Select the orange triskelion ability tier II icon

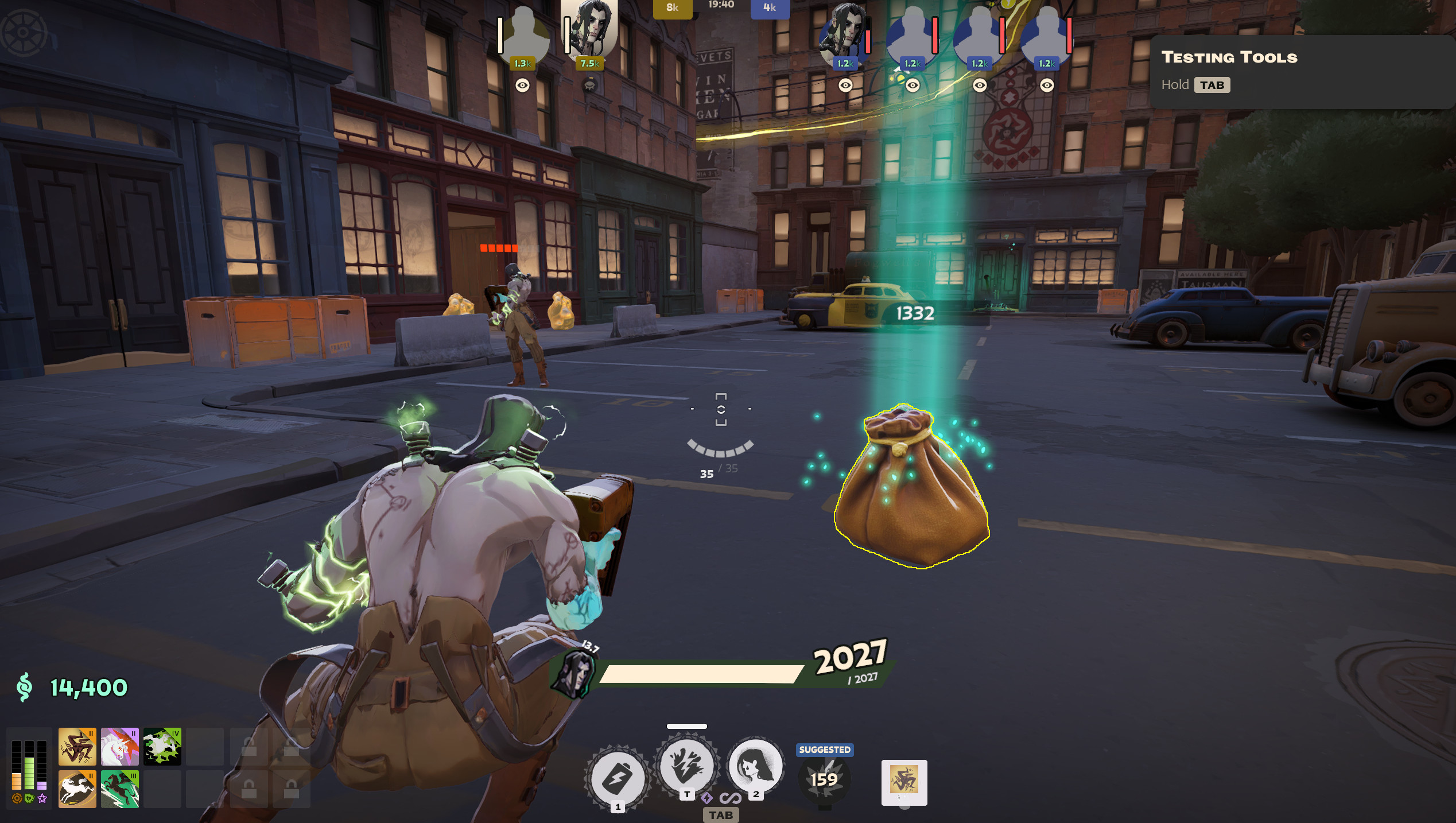point(77,746)
